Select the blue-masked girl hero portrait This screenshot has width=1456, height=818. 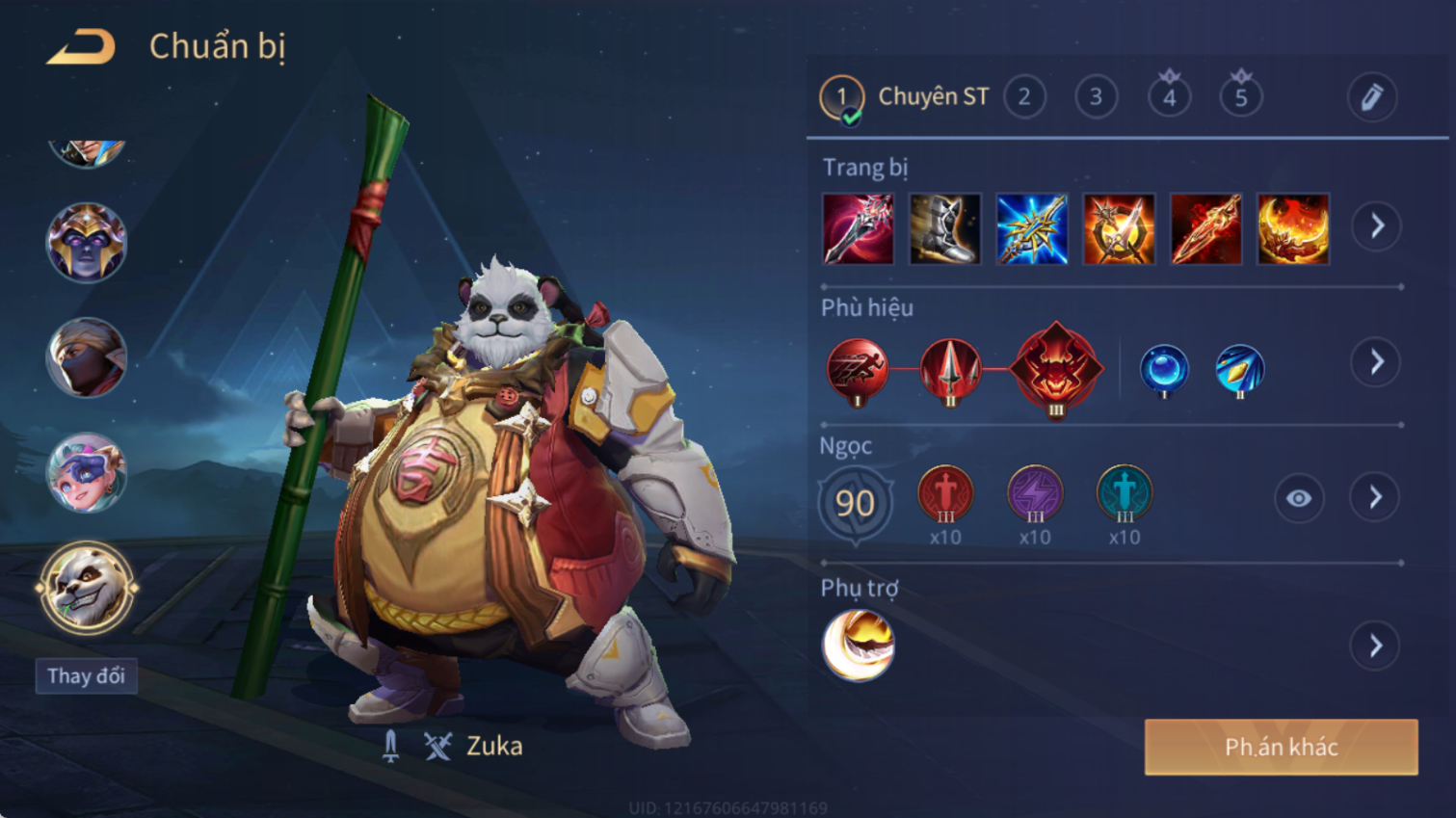click(87, 472)
